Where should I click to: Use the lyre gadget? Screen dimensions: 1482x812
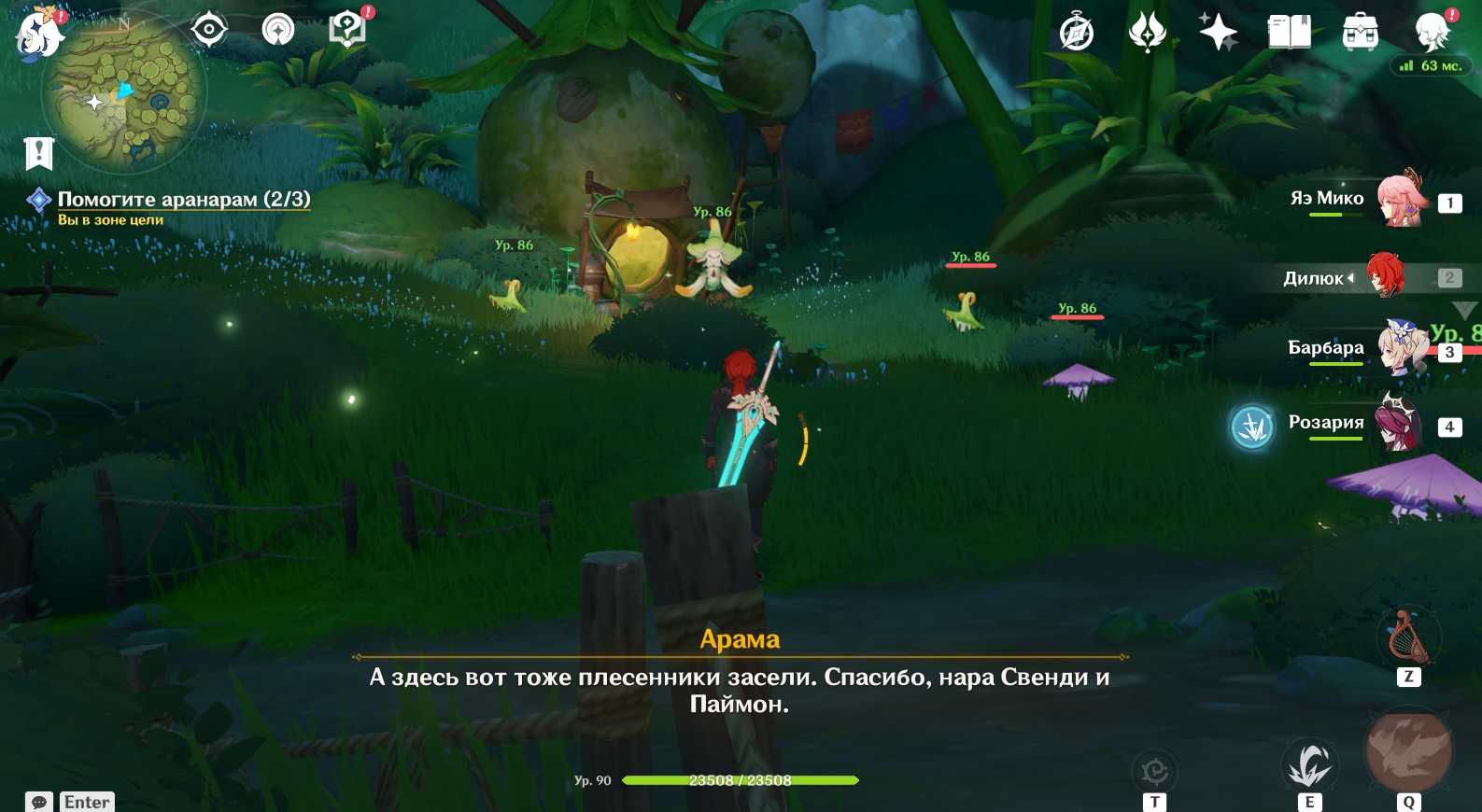(1407, 637)
